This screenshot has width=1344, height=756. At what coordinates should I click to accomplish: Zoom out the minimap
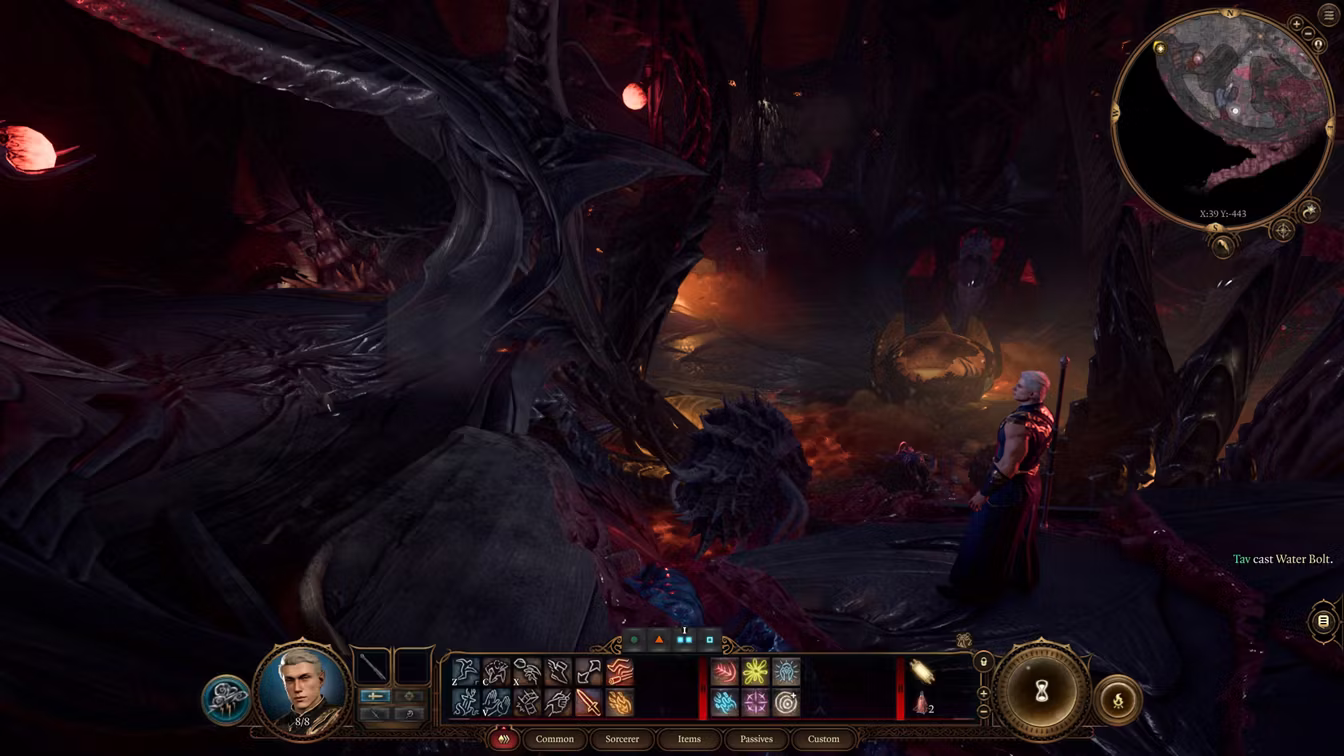coord(1309,34)
